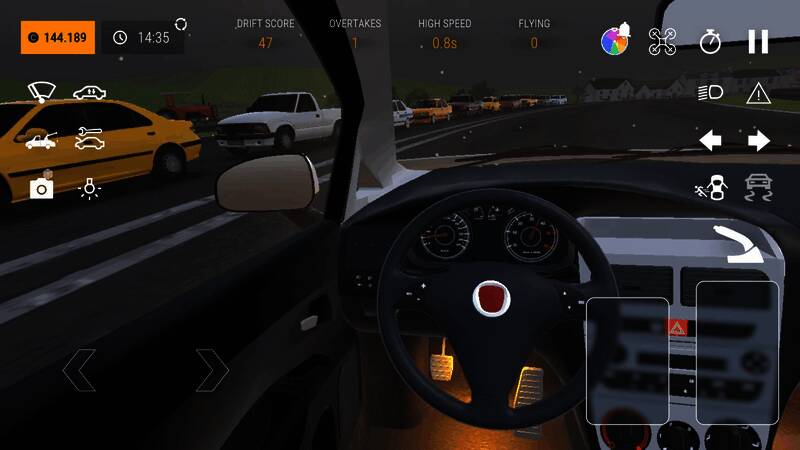Activate the left turn signal
Screen dimensions: 800x450
click(710, 140)
